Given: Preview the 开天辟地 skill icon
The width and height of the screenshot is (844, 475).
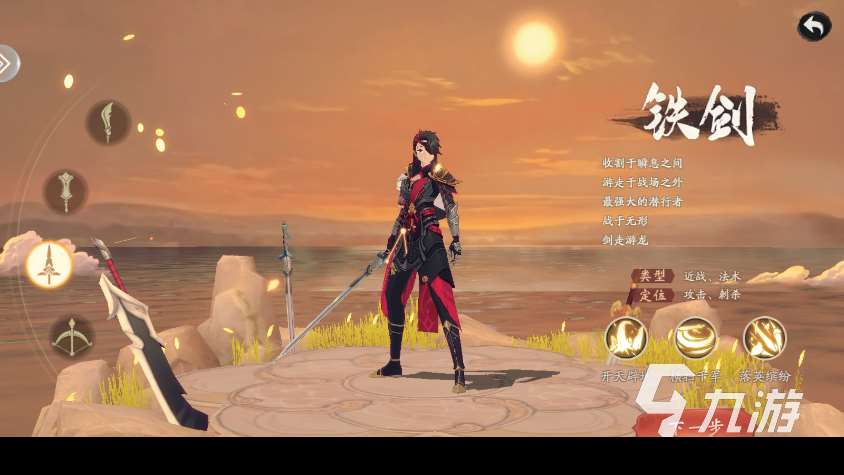Looking at the screenshot, I should (626, 338).
